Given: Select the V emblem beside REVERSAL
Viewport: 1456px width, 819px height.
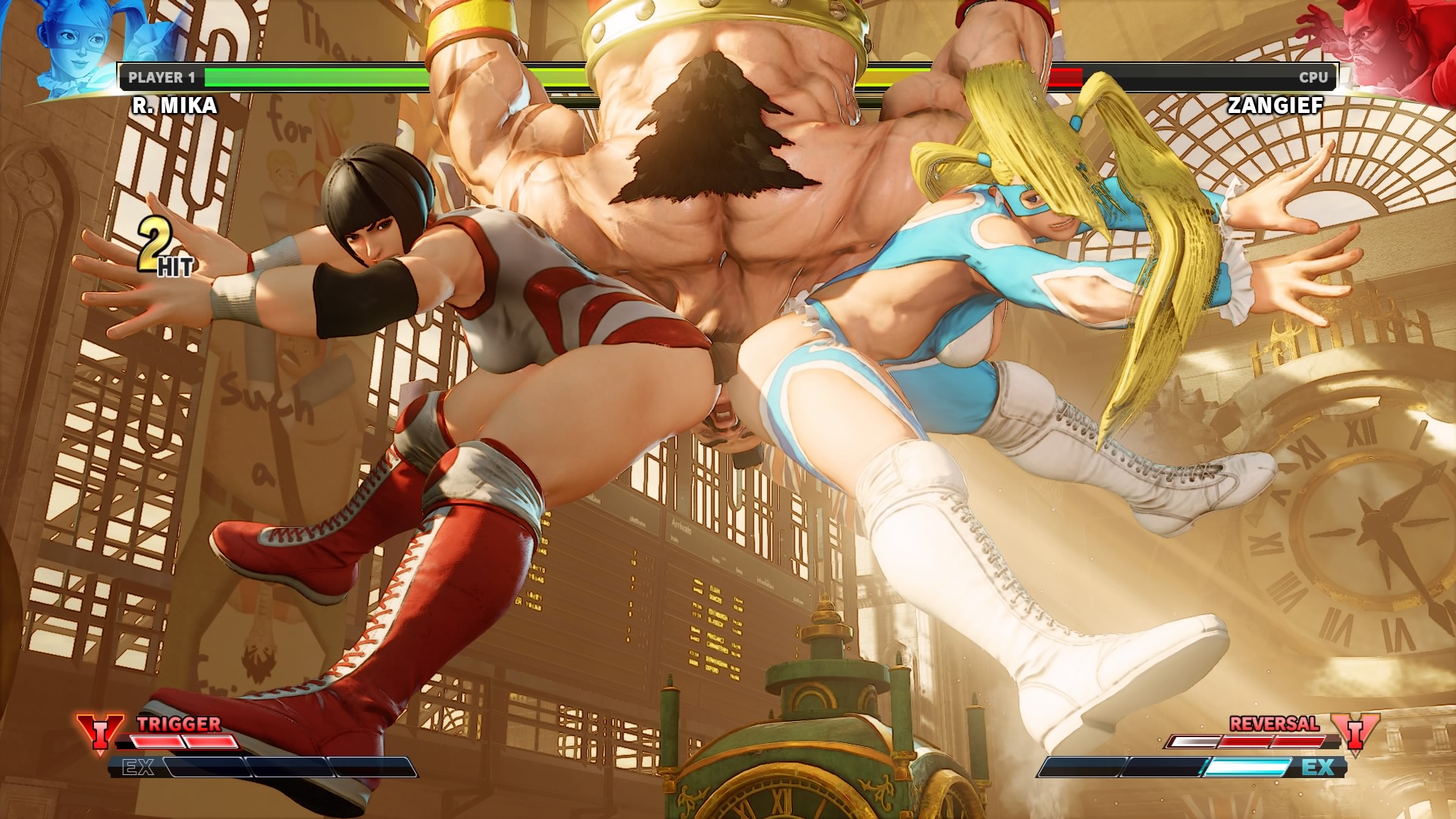Looking at the screenshot, I should point(1356,733).
